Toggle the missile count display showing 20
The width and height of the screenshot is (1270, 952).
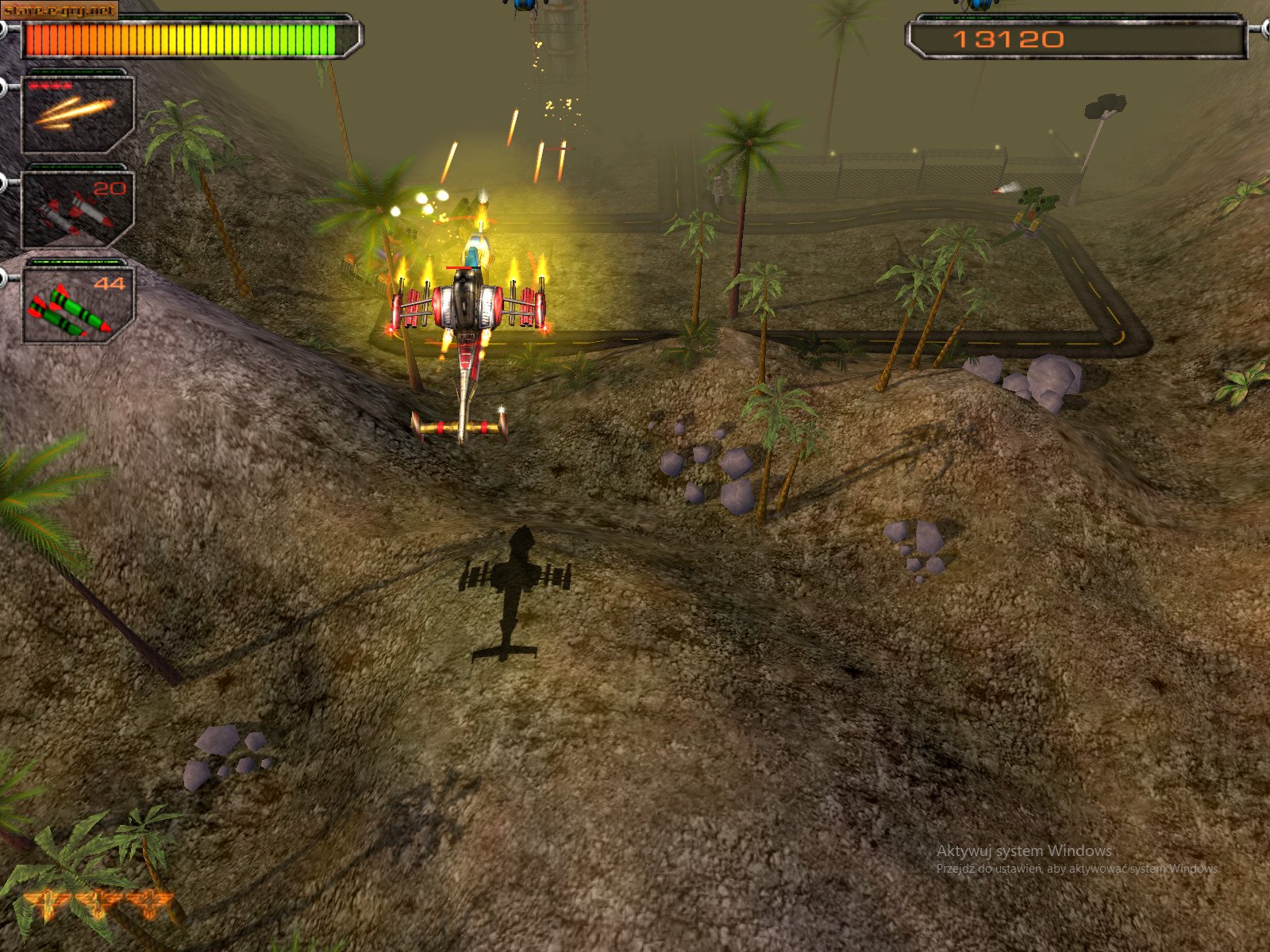coord(110,186)
